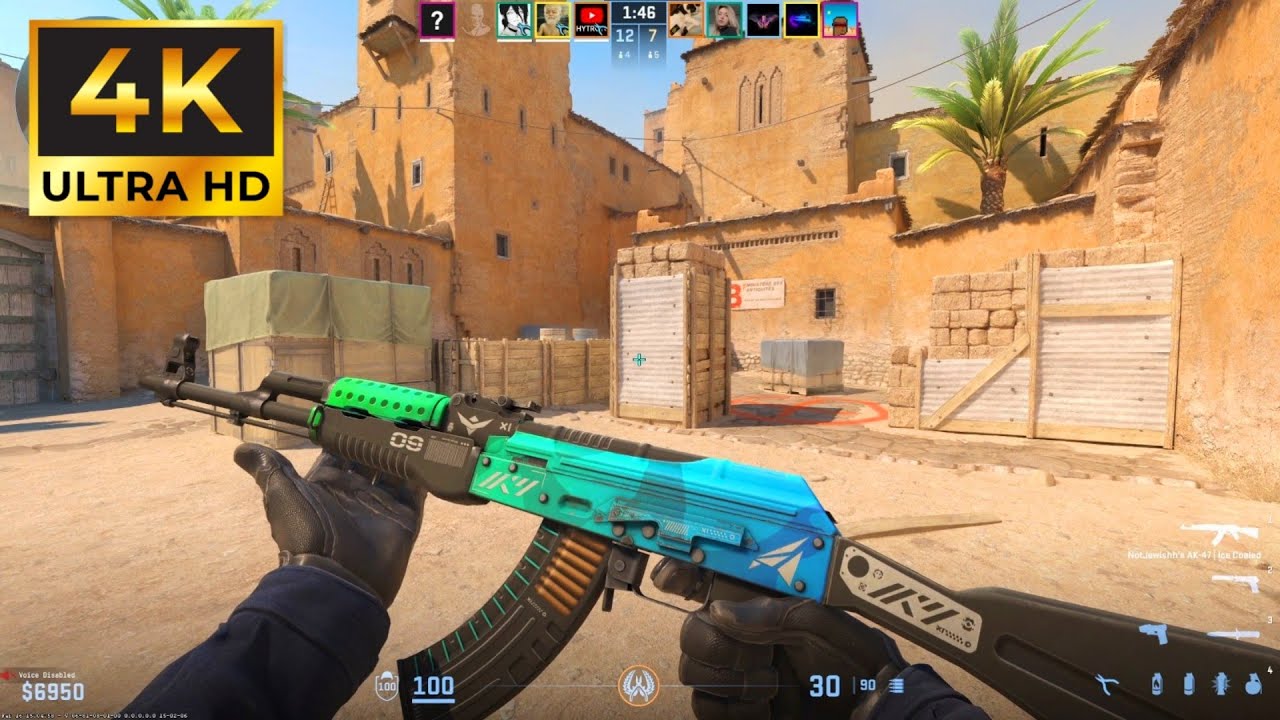1280x720 pixels.
Task: Click the question mark player avatar
Action: (x=438, y=20)
